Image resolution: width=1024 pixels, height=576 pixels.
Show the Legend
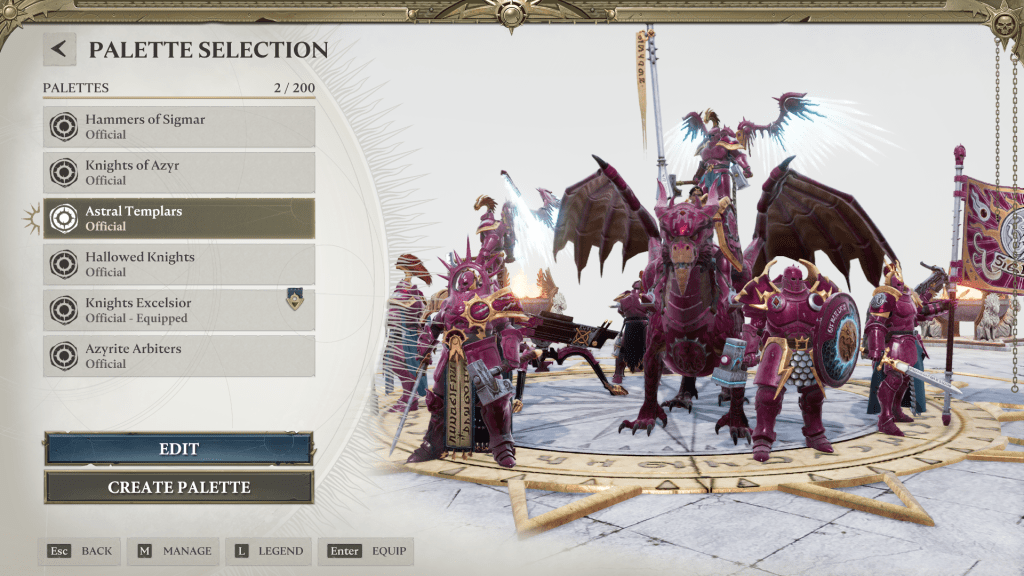268,551
